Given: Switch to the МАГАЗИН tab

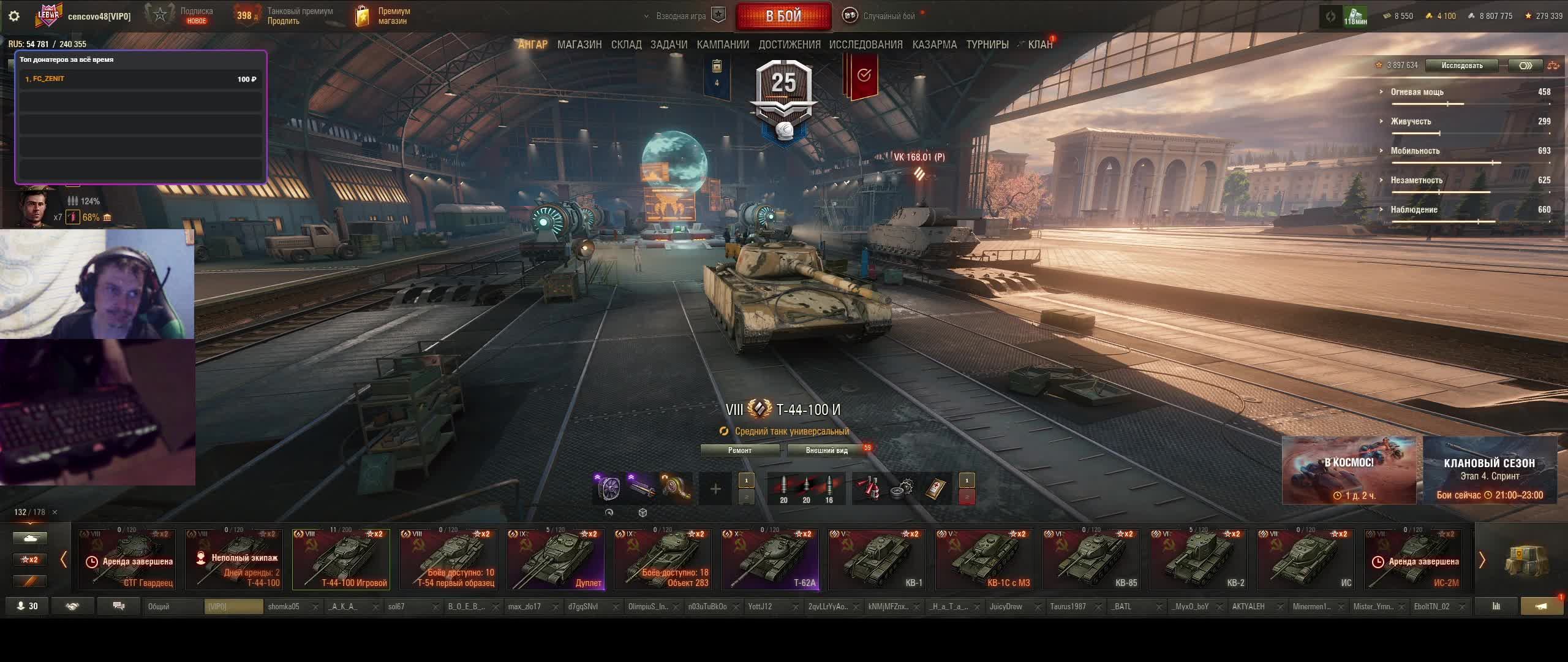Looking at the screenshot, I should coord(579,45).
